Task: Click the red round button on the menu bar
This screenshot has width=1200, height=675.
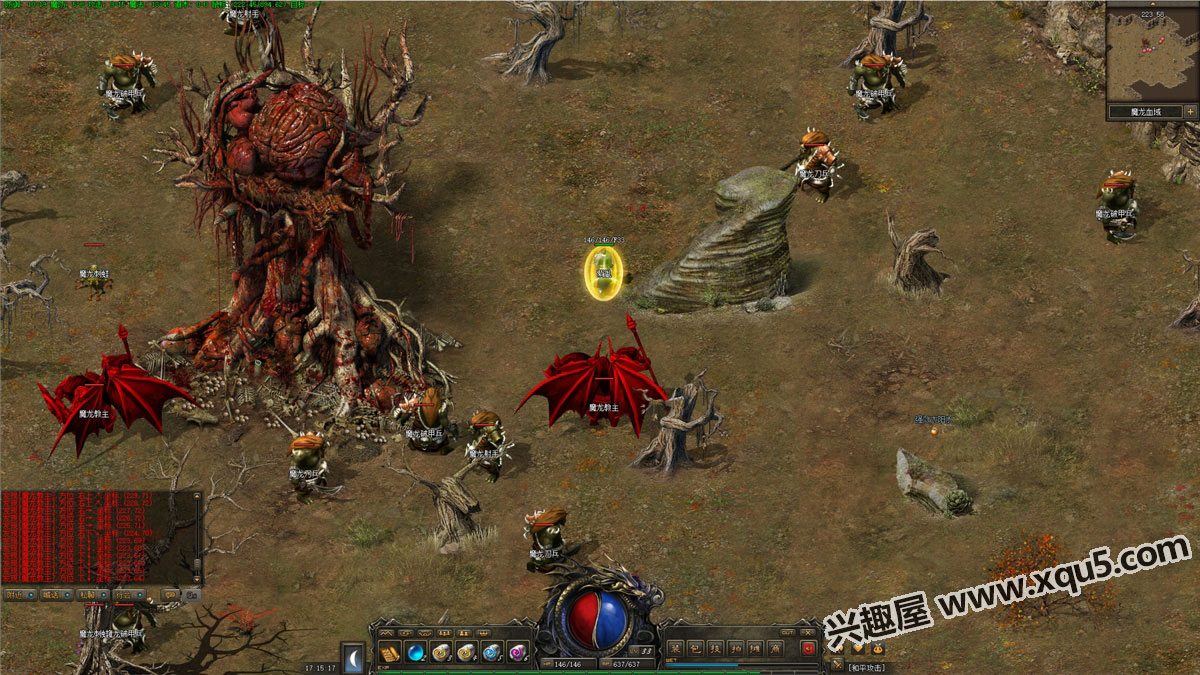Action: click(808, 648)
